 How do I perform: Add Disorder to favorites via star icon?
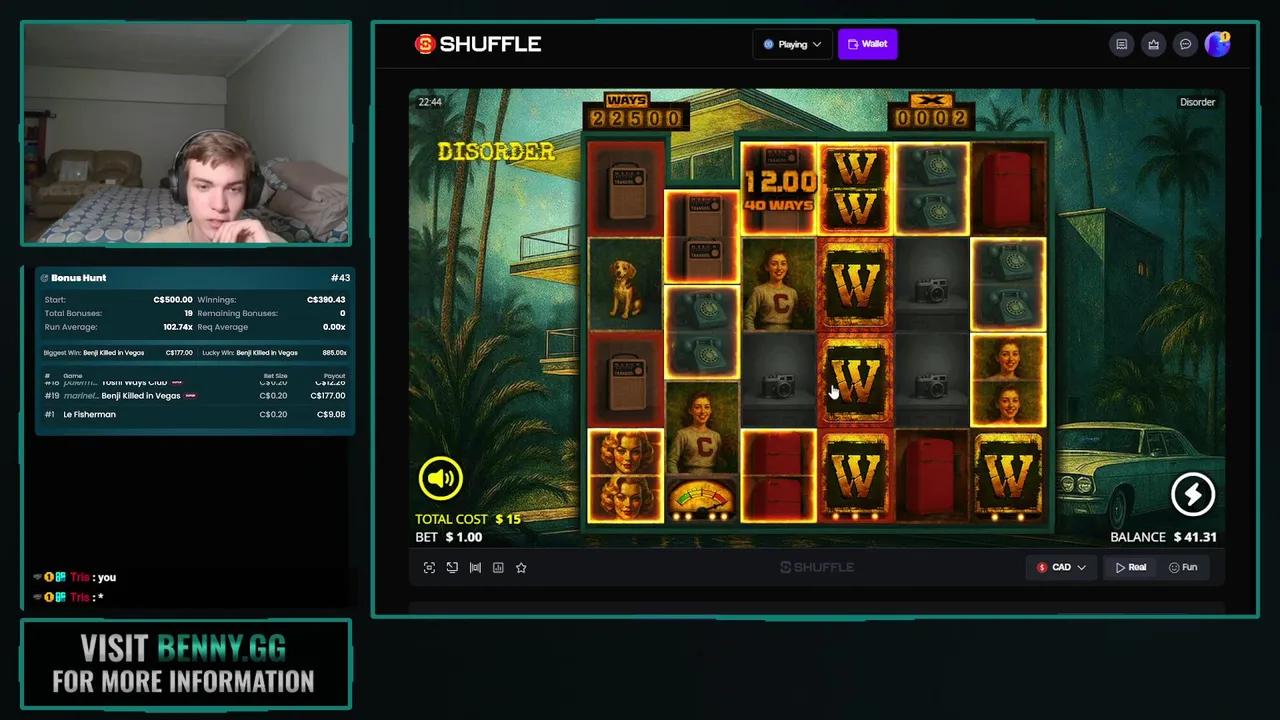coord(521,567)
